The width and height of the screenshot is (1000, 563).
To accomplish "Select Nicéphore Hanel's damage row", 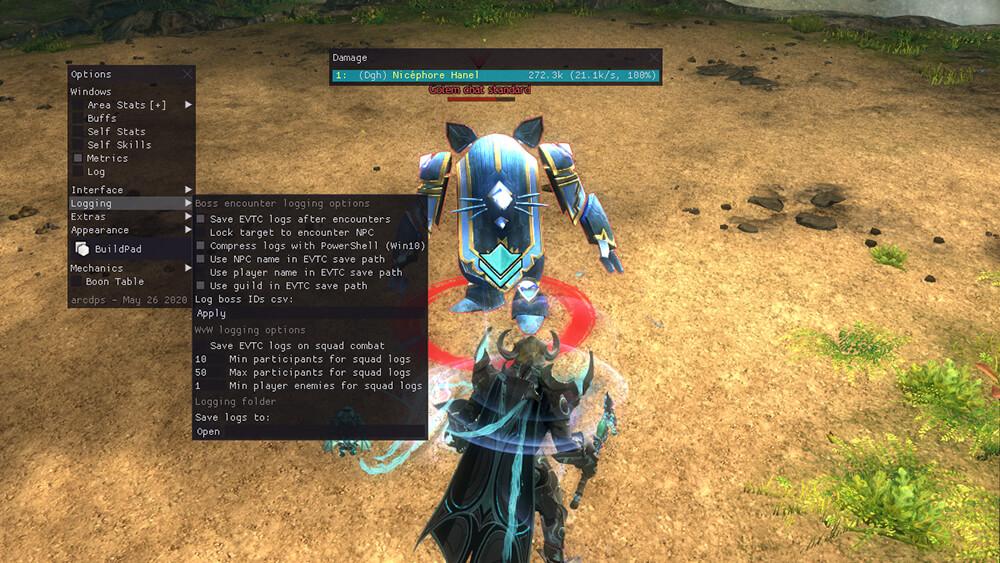I will 495,75.
